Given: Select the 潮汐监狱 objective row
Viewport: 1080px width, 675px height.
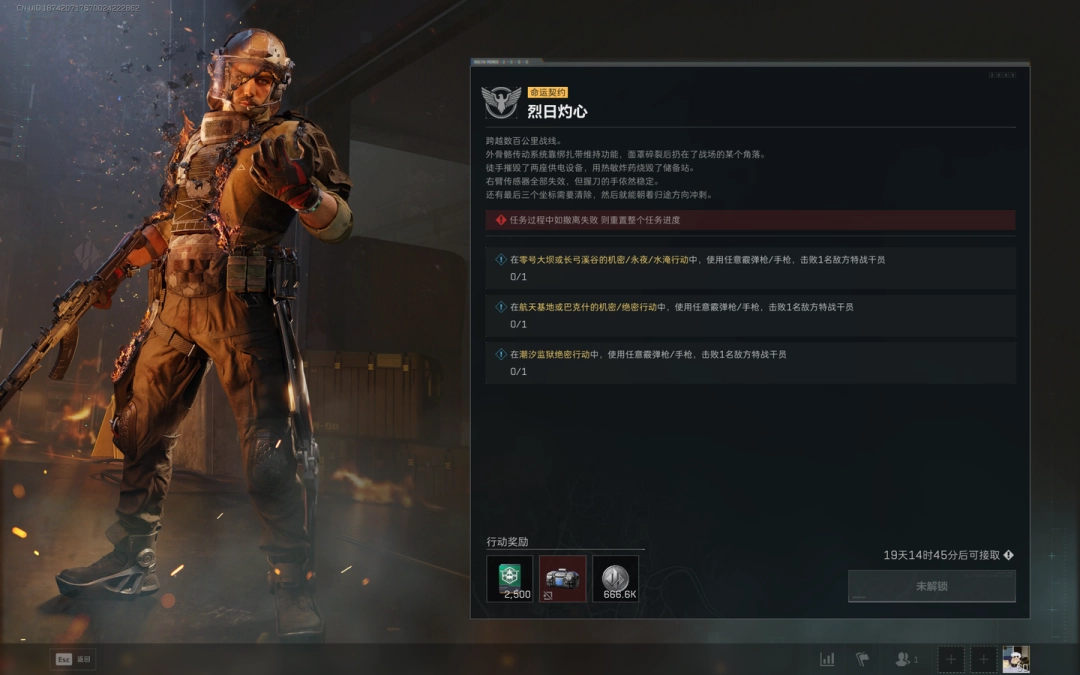Looking at the screenshot, I should [x=750, y=362].
